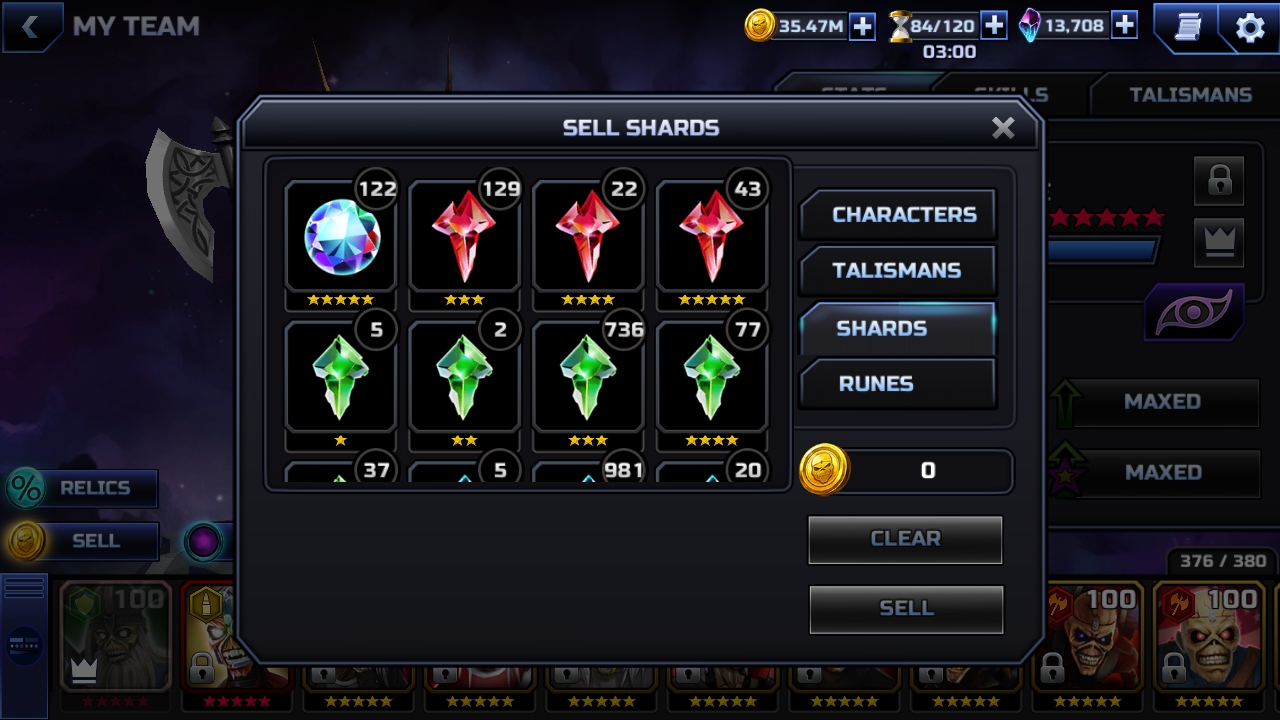This screenshot has width=1280, height=720.
Task: Select the Shards category tab
Action: pos(898,329)
